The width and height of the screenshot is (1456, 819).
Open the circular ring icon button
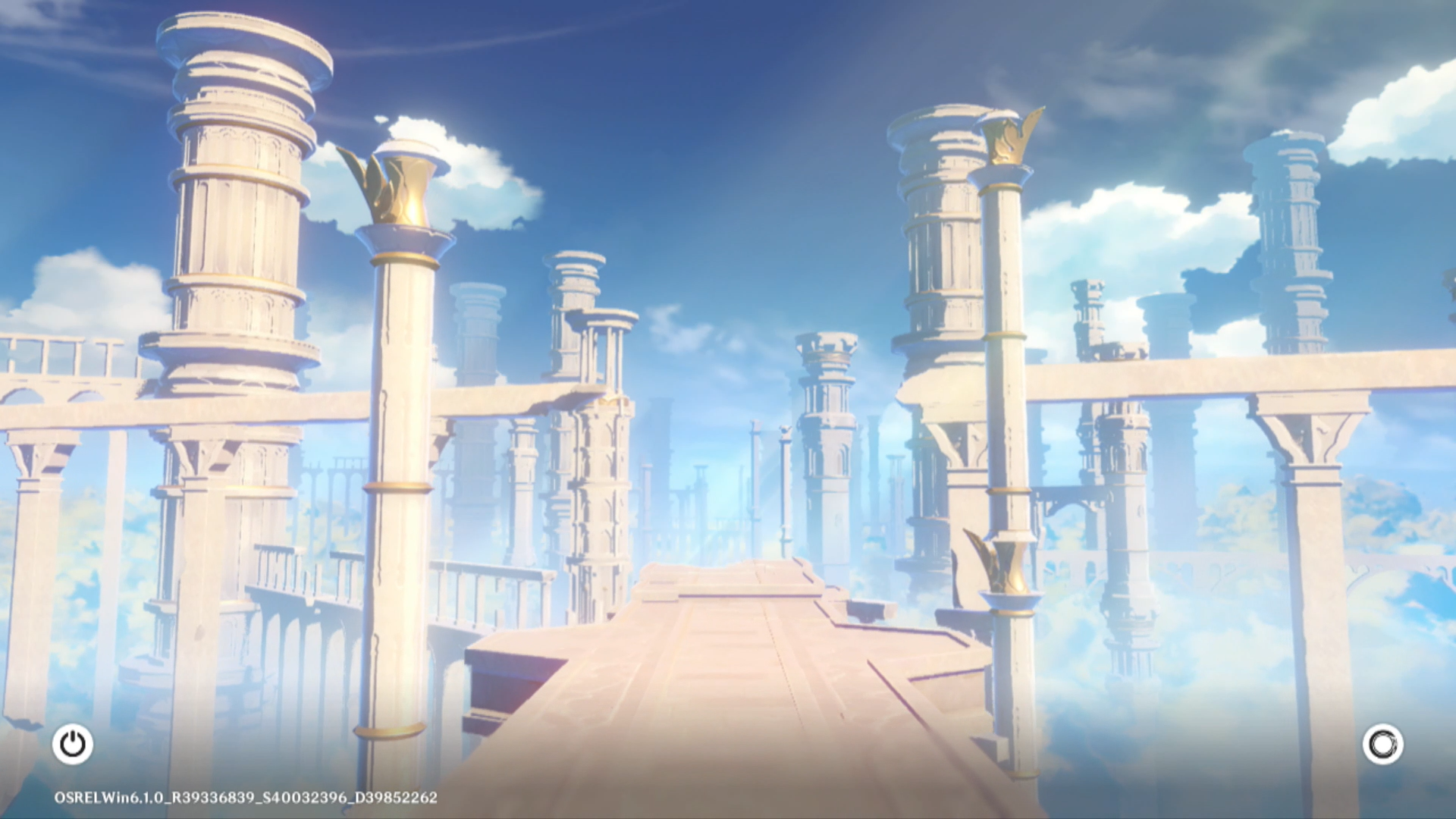click(x=1382, y=744)
